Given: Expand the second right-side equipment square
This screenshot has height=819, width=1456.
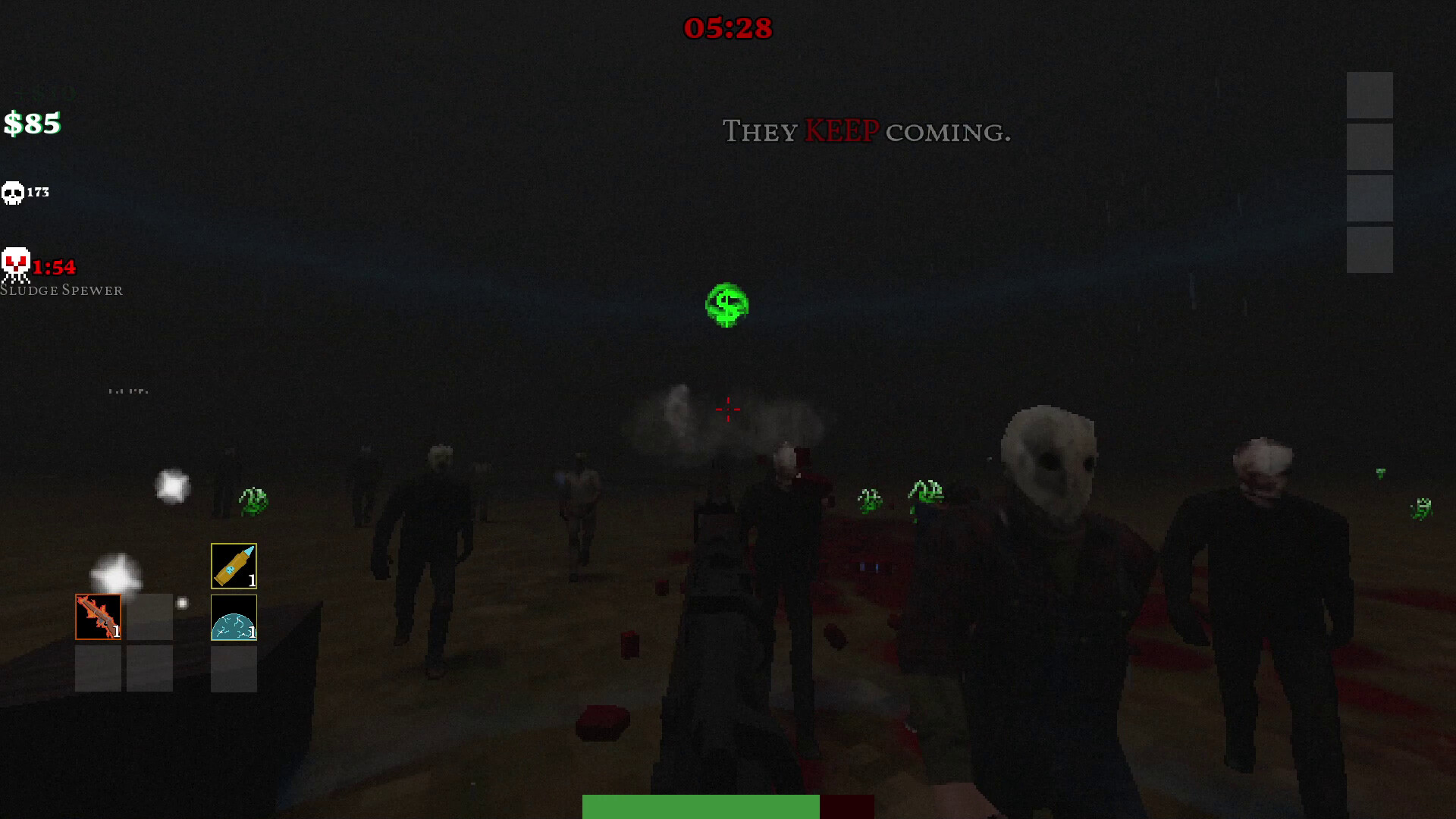Looking at the screenshot, I should point(1370,147).
